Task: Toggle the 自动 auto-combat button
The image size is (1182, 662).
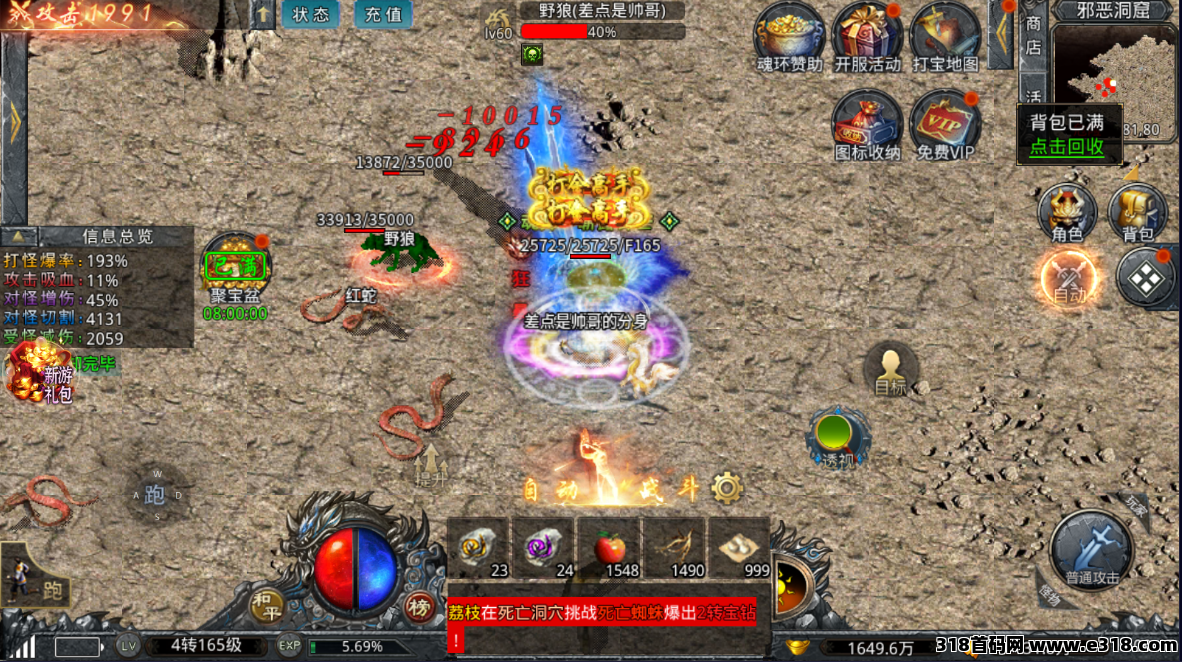Action: pos(1069,277)
